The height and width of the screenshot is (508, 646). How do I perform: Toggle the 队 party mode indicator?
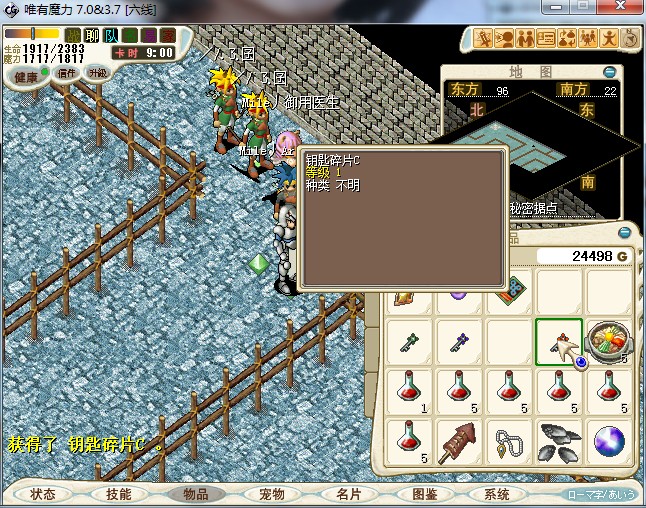click(111, 35)
